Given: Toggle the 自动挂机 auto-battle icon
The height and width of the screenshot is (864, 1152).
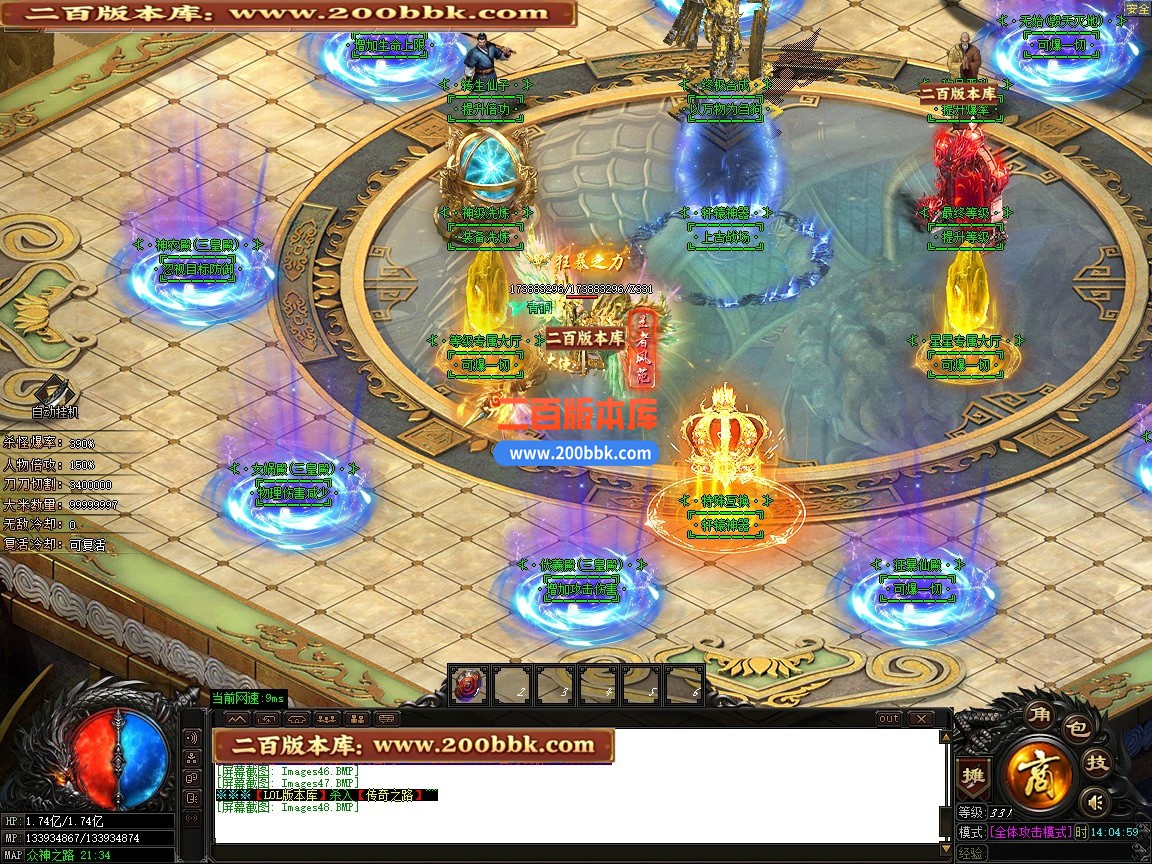Looking at the screenshot, I should 54,394.
